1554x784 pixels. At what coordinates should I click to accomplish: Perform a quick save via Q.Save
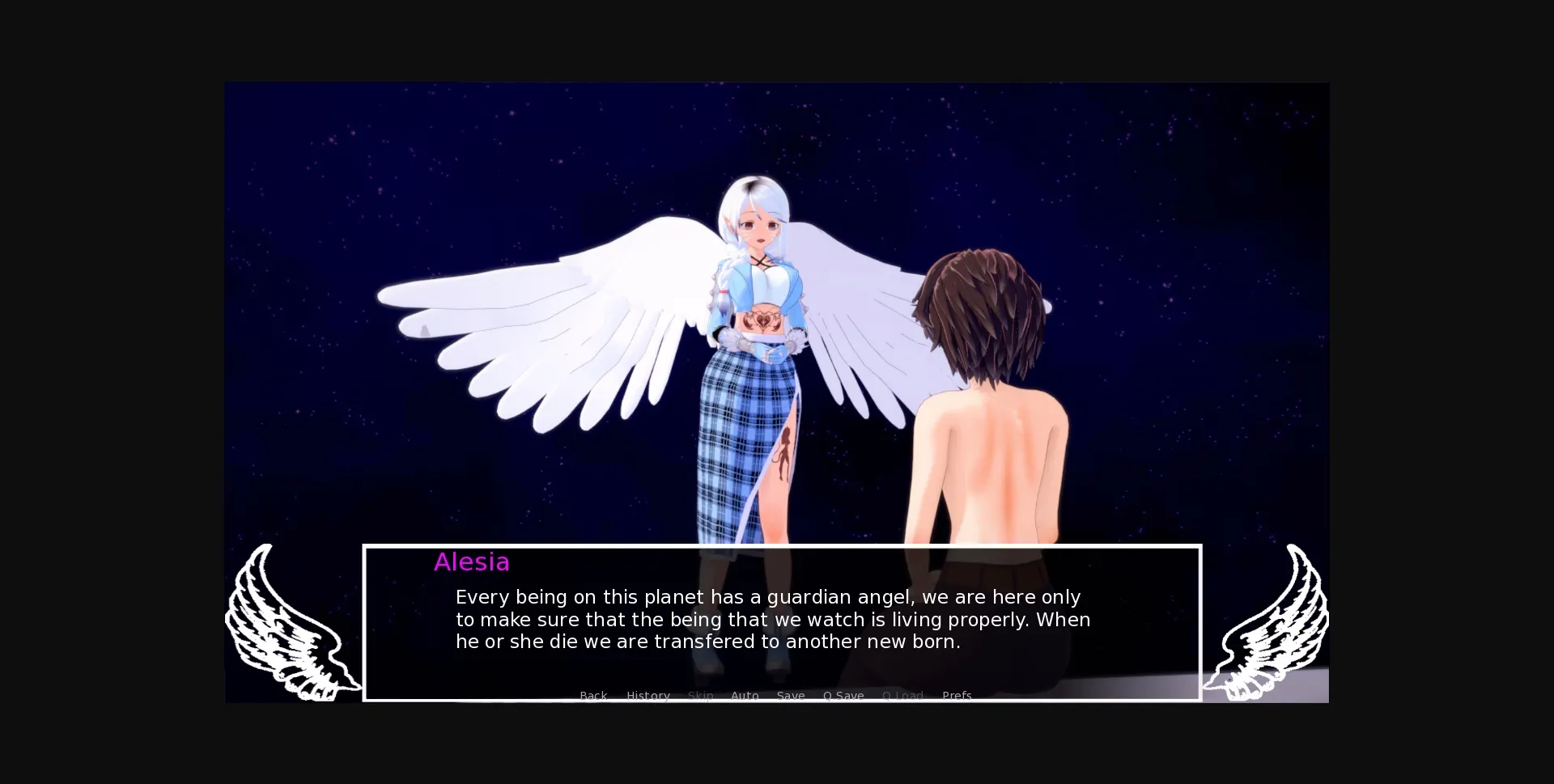tap(843, 696)
